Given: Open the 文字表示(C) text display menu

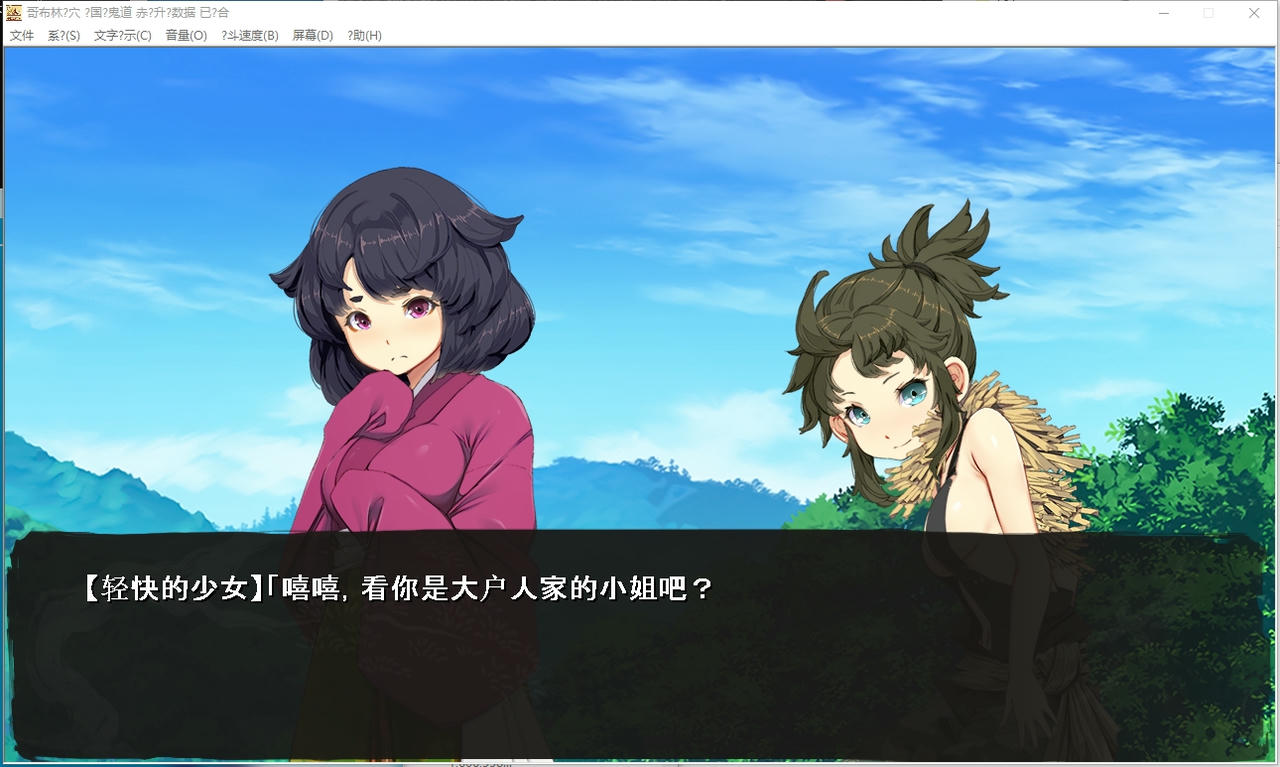Looking at the screenshot, I should point(122,35).
